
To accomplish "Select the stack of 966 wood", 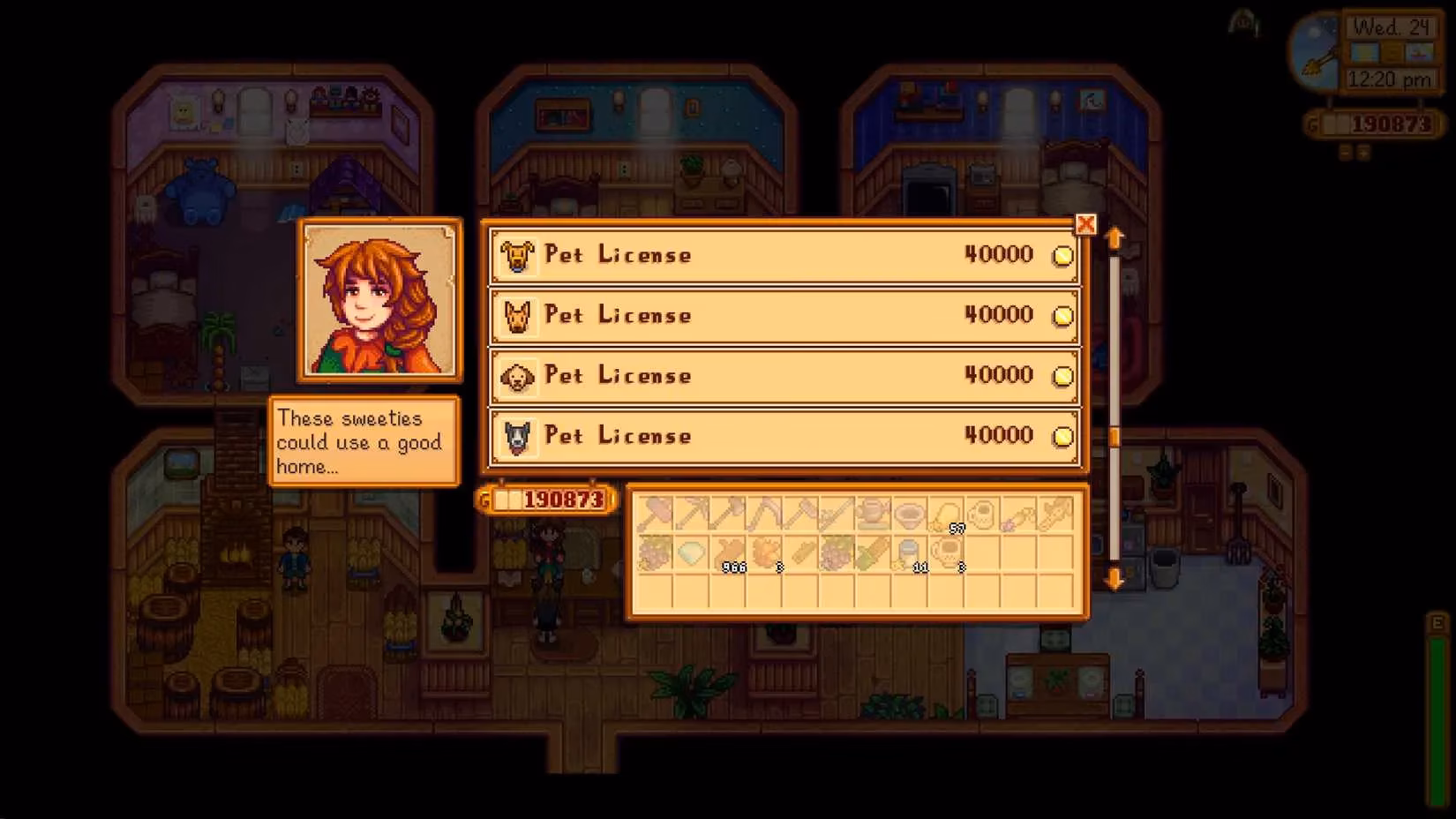I will point(732,556).
